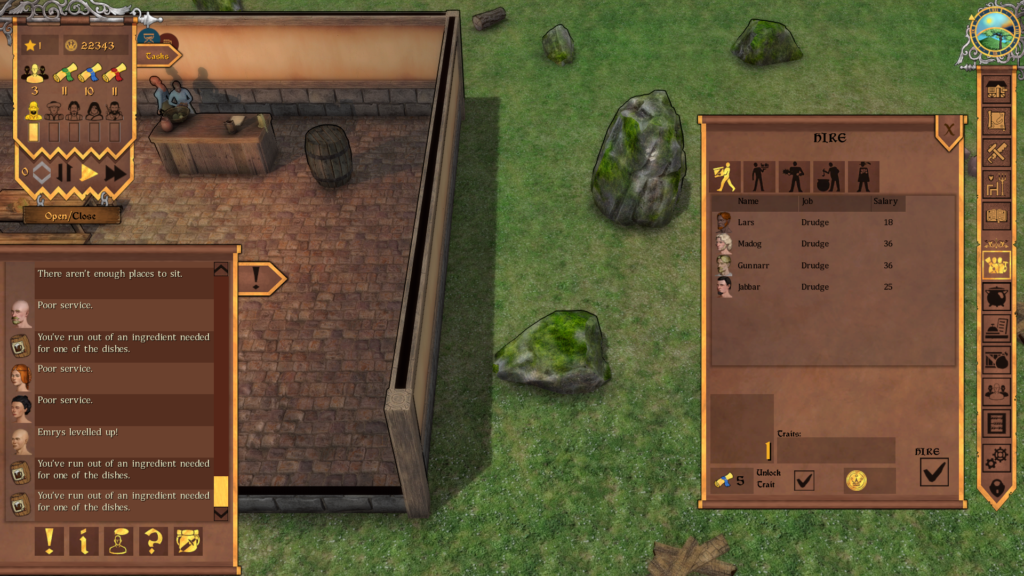Confirm with the Hire checkmark button

(933, 472)
